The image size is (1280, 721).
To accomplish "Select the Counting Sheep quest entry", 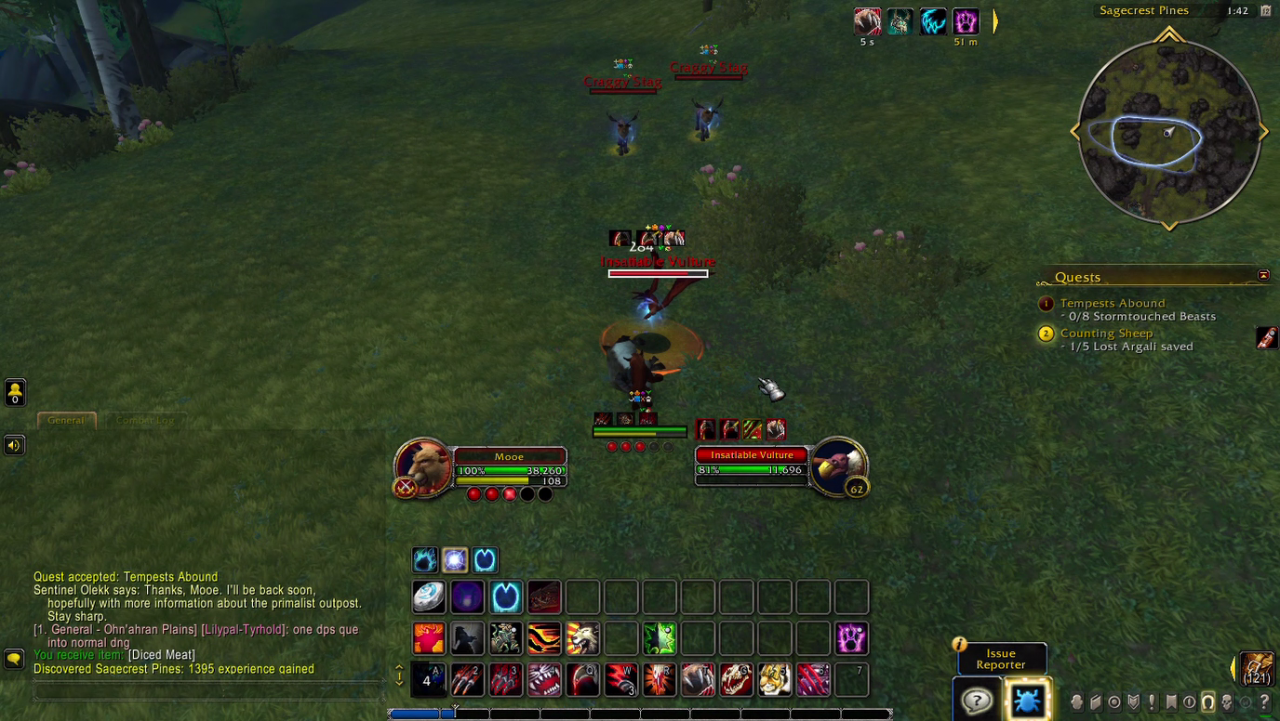I will tap(1105, 333).
